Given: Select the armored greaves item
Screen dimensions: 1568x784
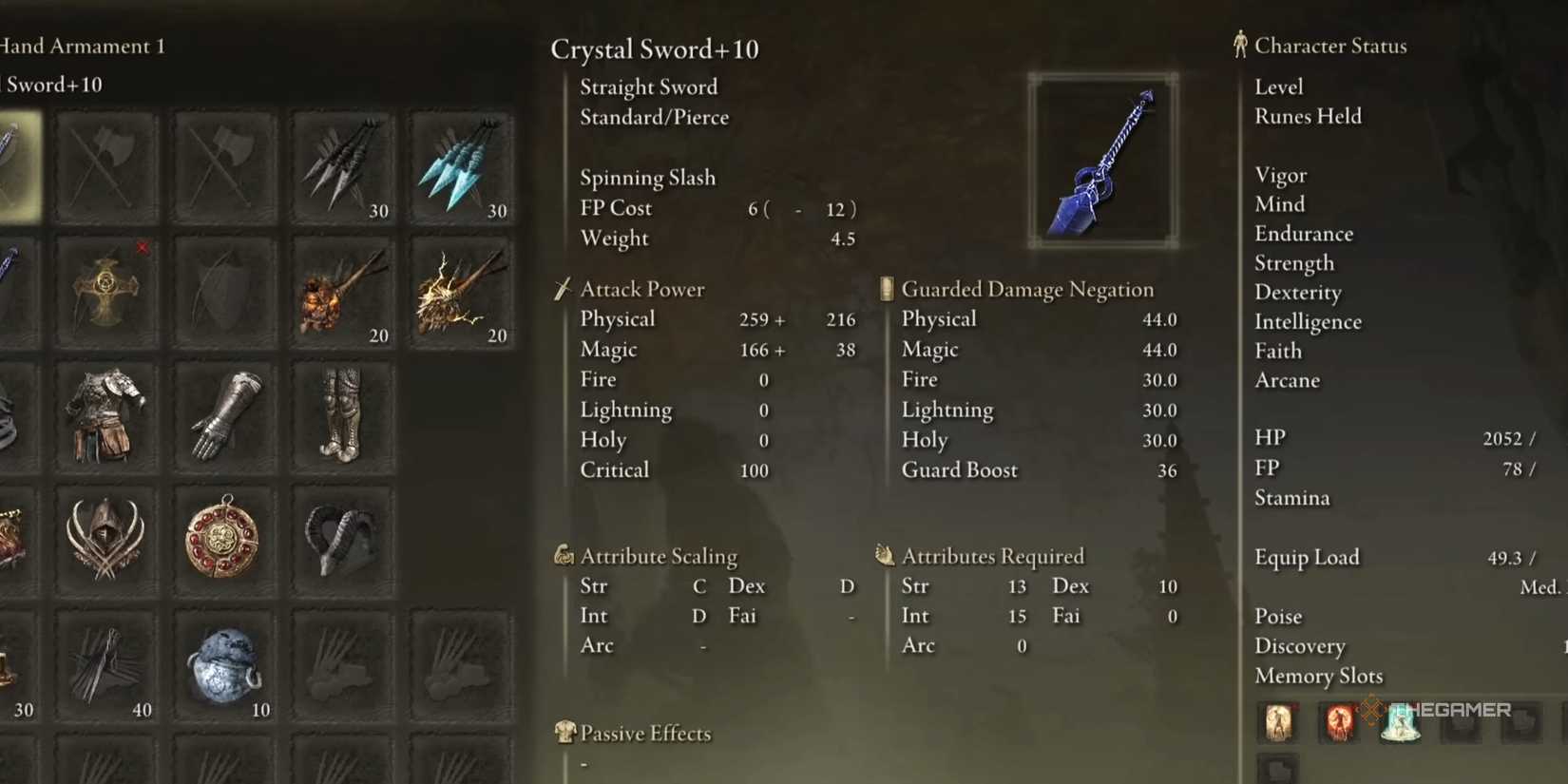Looking at the screenshot, I should pyautogui.click(x=342, y=415).
